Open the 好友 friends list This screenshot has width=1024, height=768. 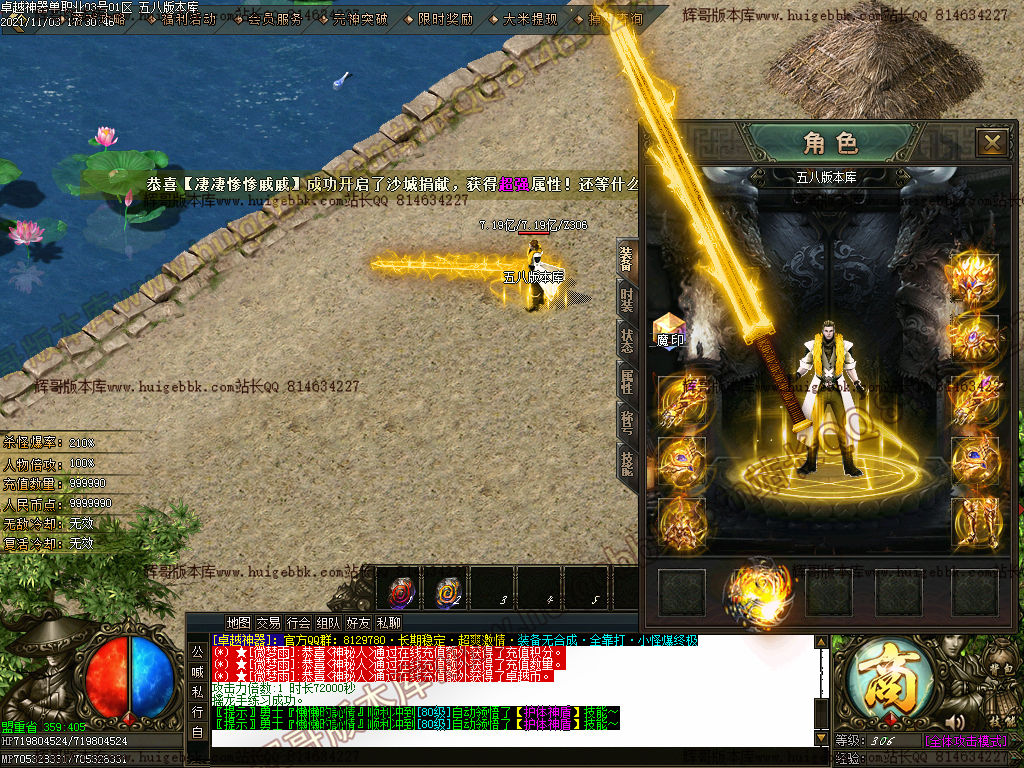pos(358,623)
